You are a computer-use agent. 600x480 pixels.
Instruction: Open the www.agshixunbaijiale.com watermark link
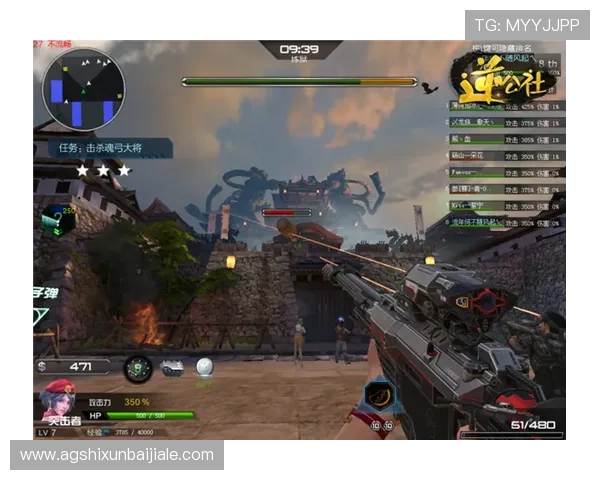coord(117,455)
